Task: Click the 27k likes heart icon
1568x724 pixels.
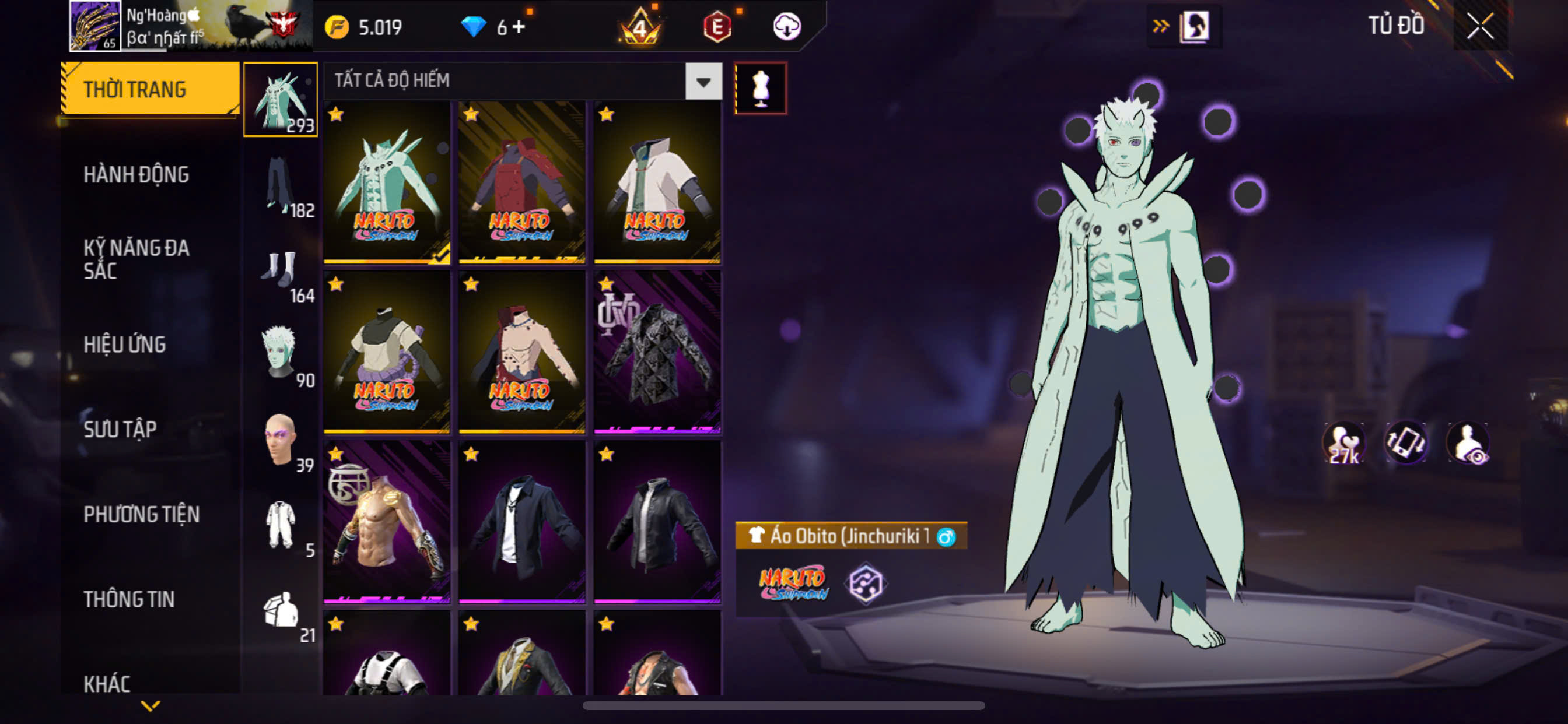Action: pyautogui.click(x=1344, y=443)
